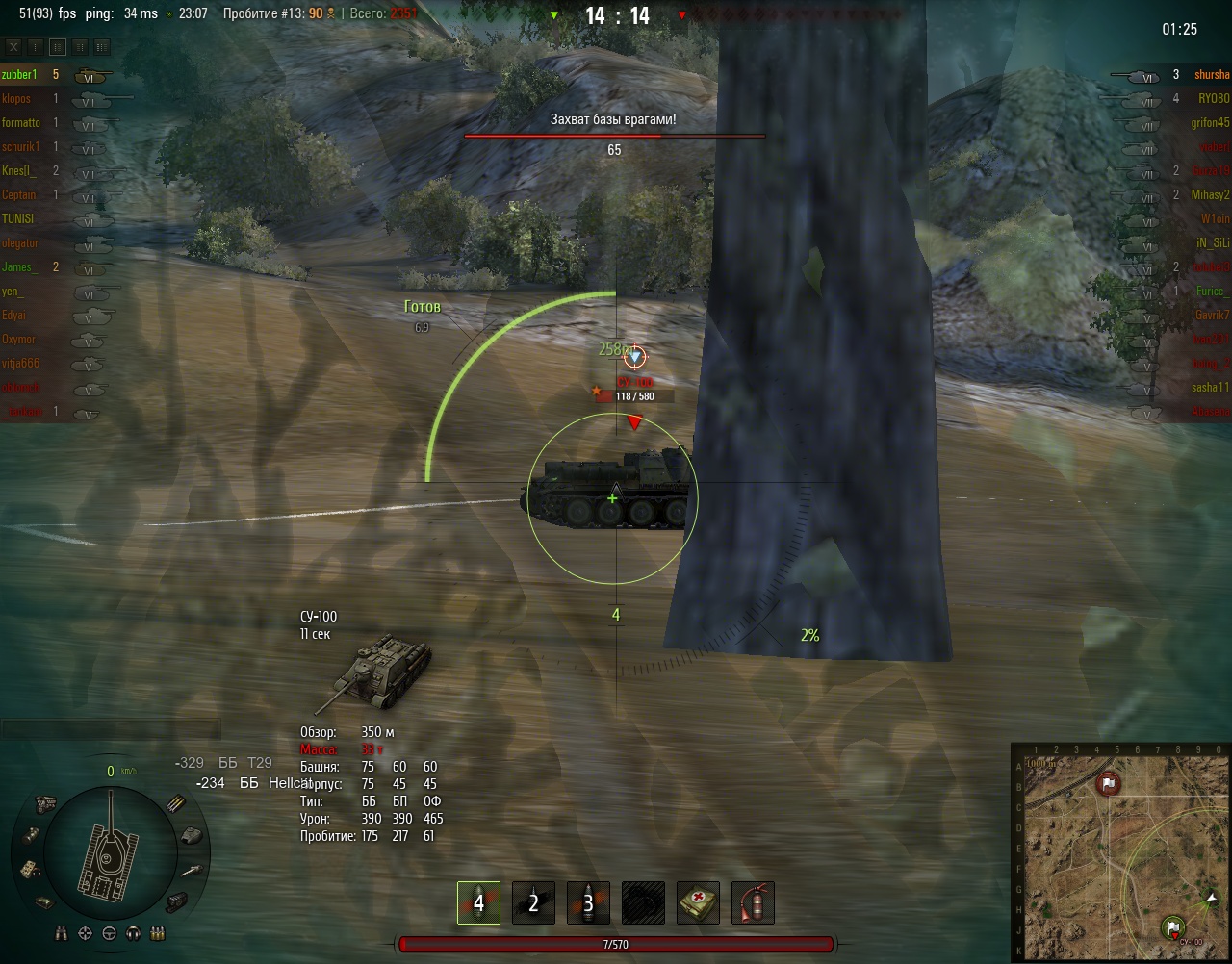
Task: Select the shell slot showing 3 rounds
Action: coord(588,903)
